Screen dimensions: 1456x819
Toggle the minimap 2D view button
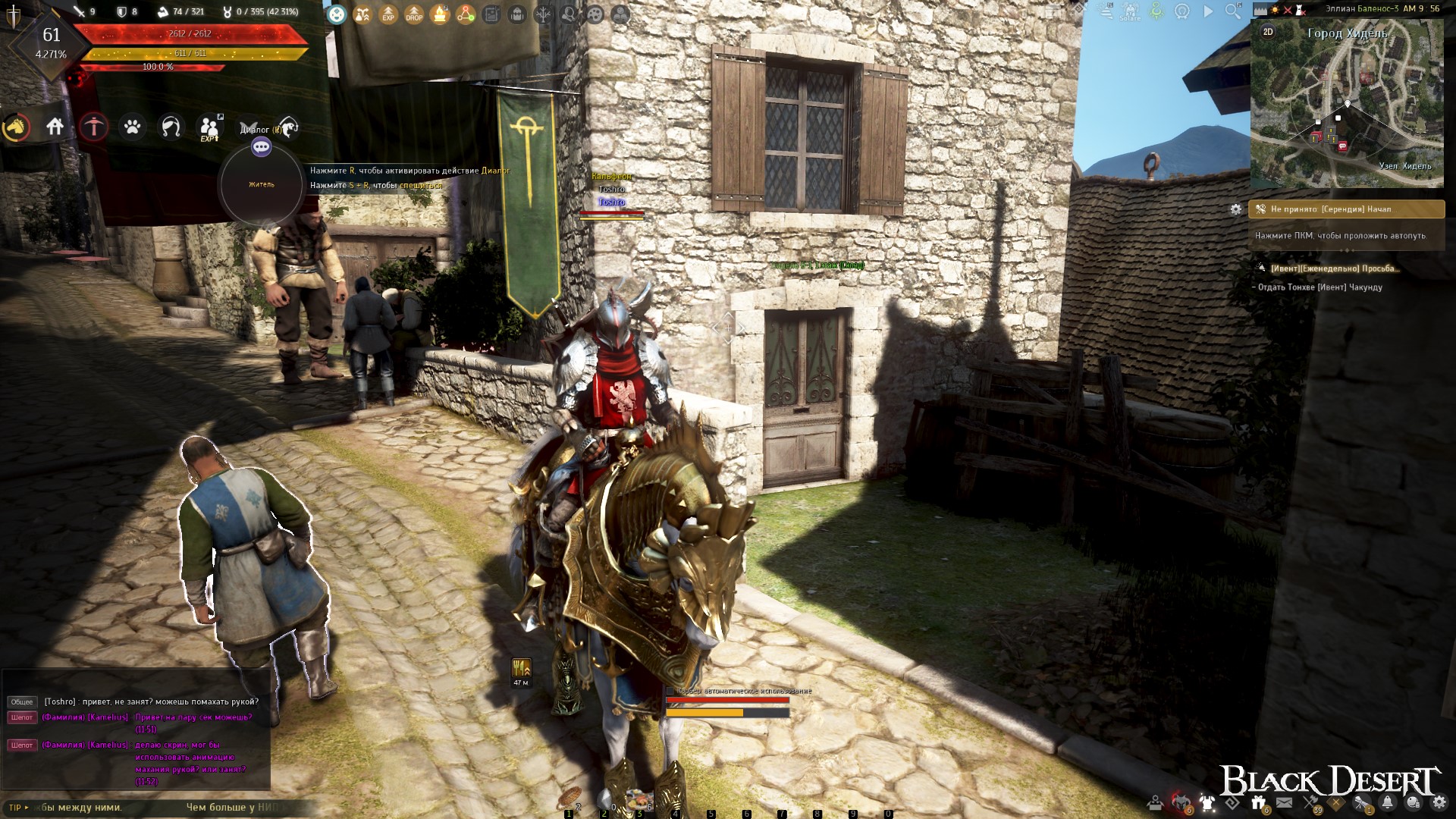(1268, 32)
